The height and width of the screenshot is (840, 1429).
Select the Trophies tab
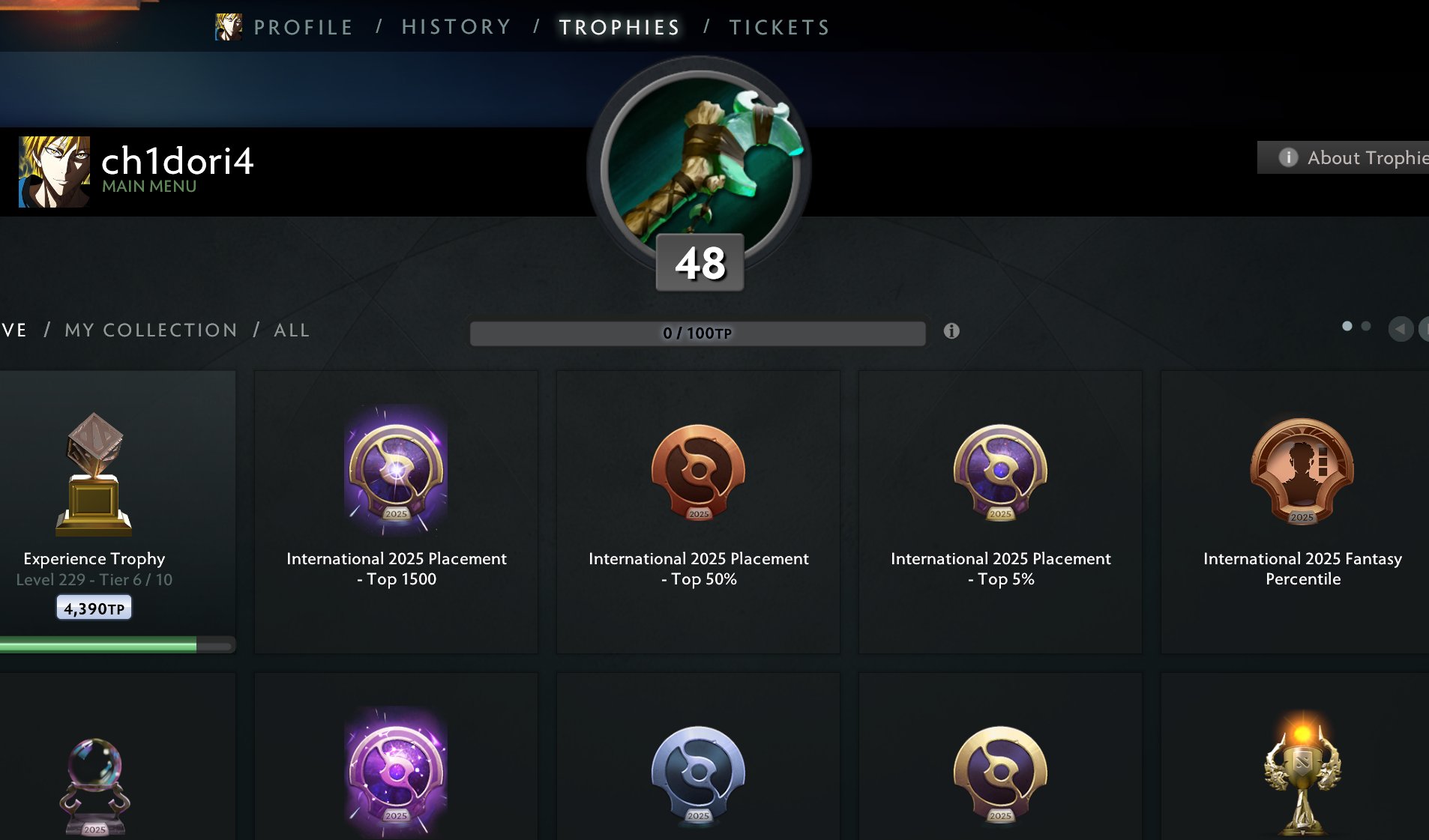point(619,28)
